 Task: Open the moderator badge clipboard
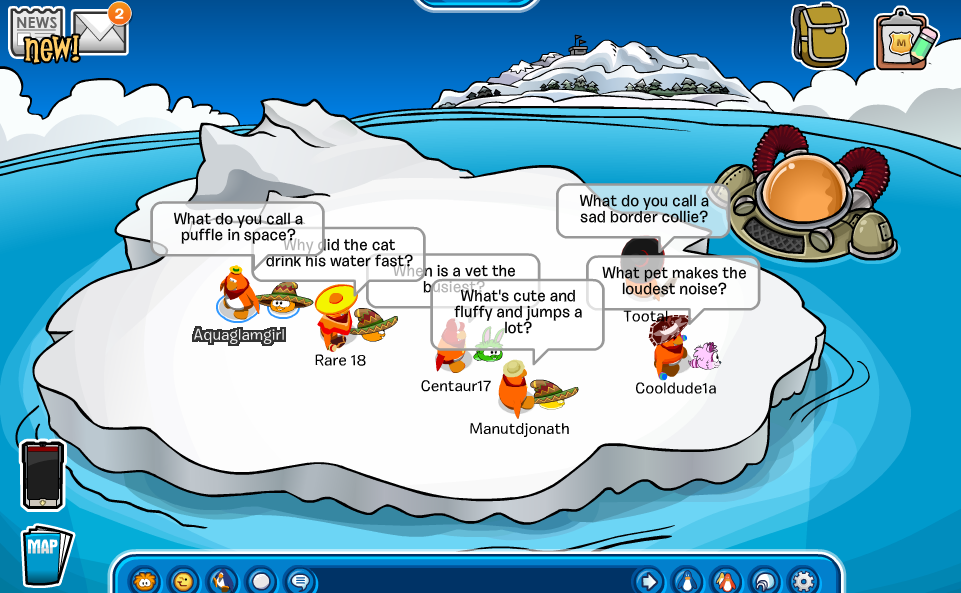tap(904, 42)
